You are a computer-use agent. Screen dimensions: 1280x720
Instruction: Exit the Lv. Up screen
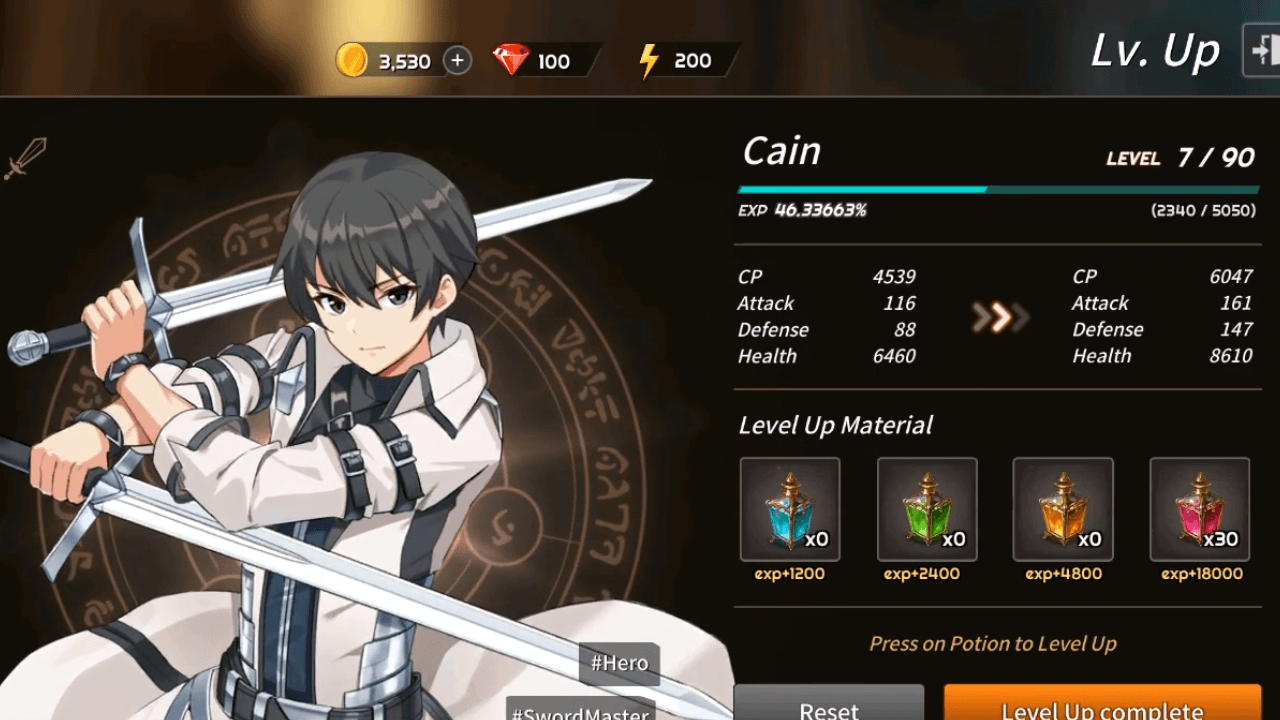pos(1262,50)
